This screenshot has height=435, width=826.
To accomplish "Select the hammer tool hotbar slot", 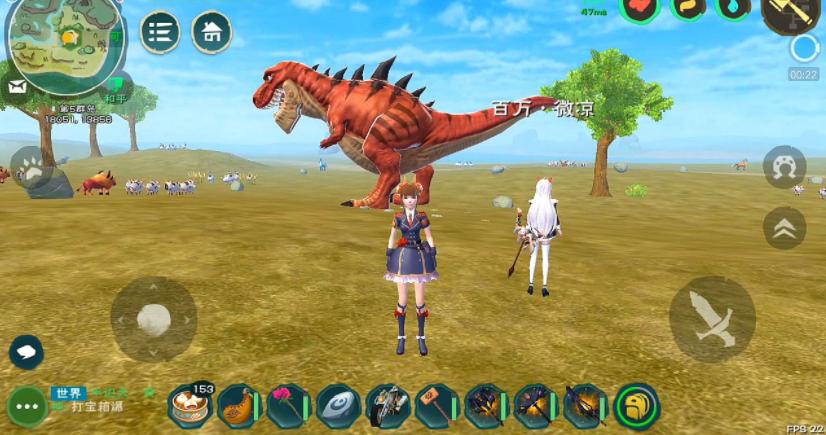I will [437, 406].
